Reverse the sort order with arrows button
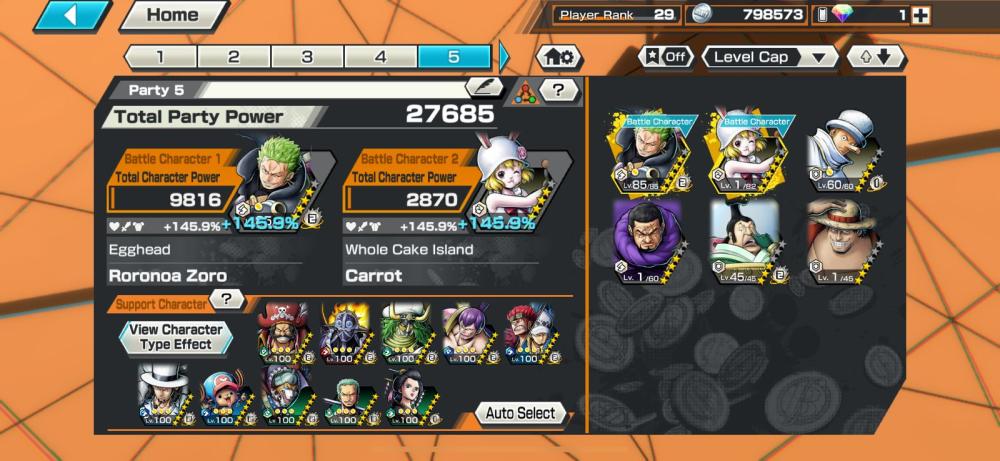This screenshot has width=1000, height=461. click(x=876, y=57)
